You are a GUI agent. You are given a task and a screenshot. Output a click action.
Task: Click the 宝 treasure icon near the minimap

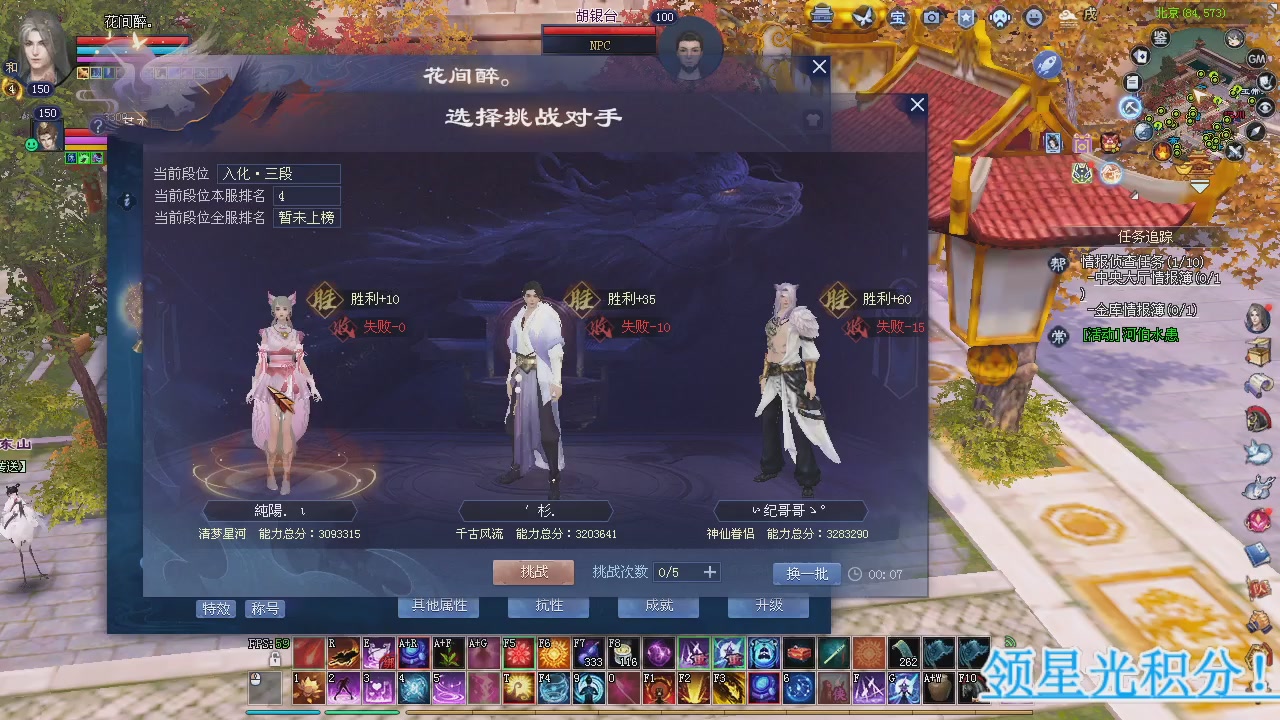(897, 17)
